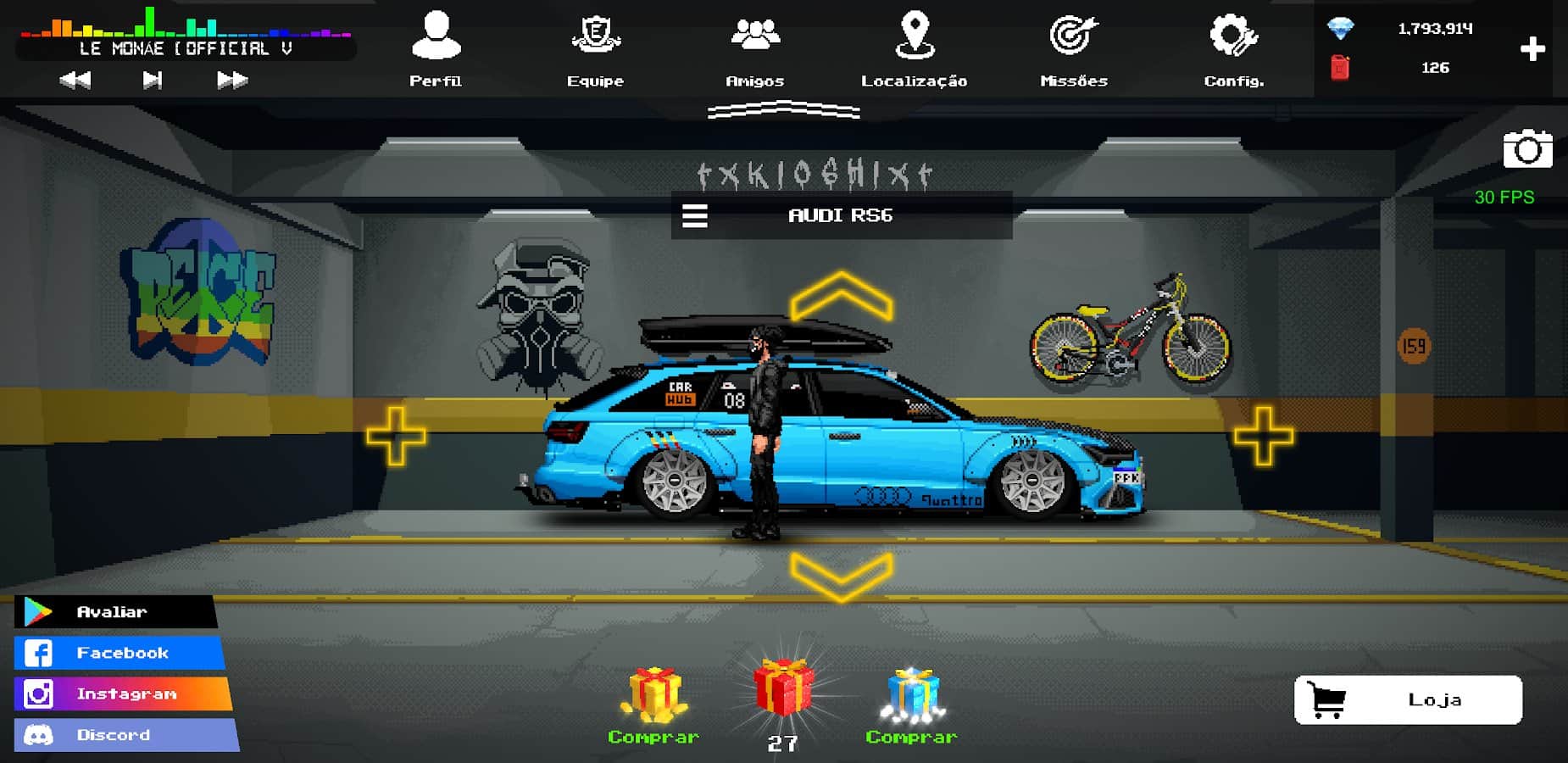Take a photo with the camera icon
Image resolution: width=1568 pixels, height=763 pixels.
pos(1527,150)
